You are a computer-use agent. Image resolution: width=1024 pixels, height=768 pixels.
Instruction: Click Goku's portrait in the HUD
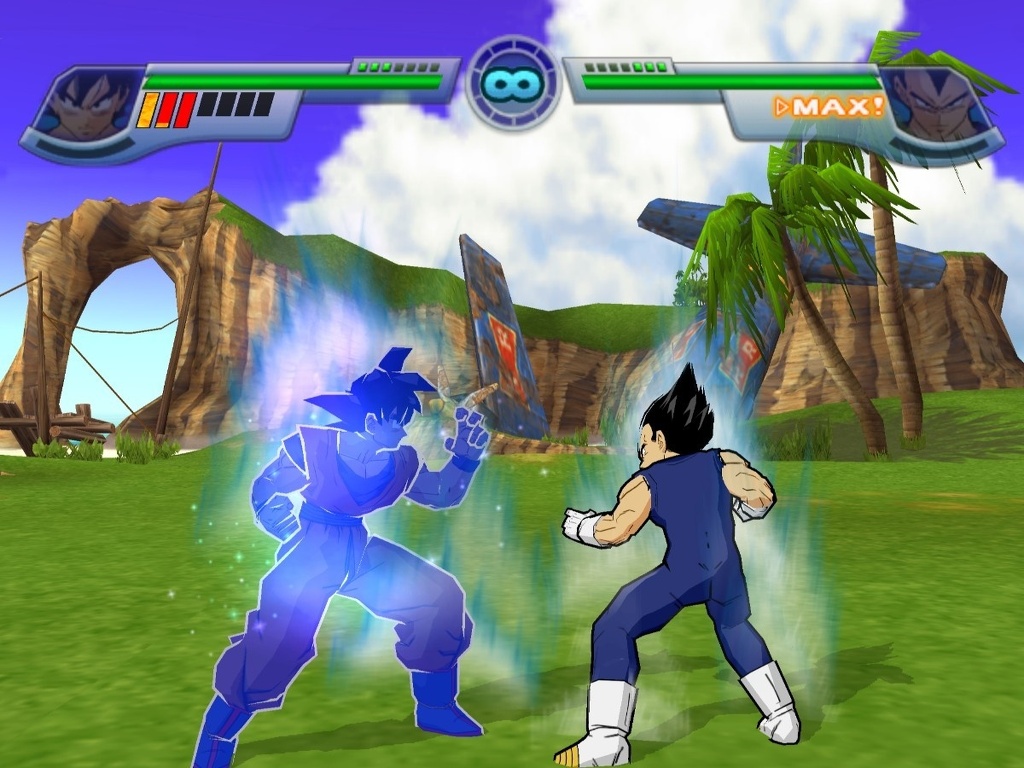click(x=91, y=104)
